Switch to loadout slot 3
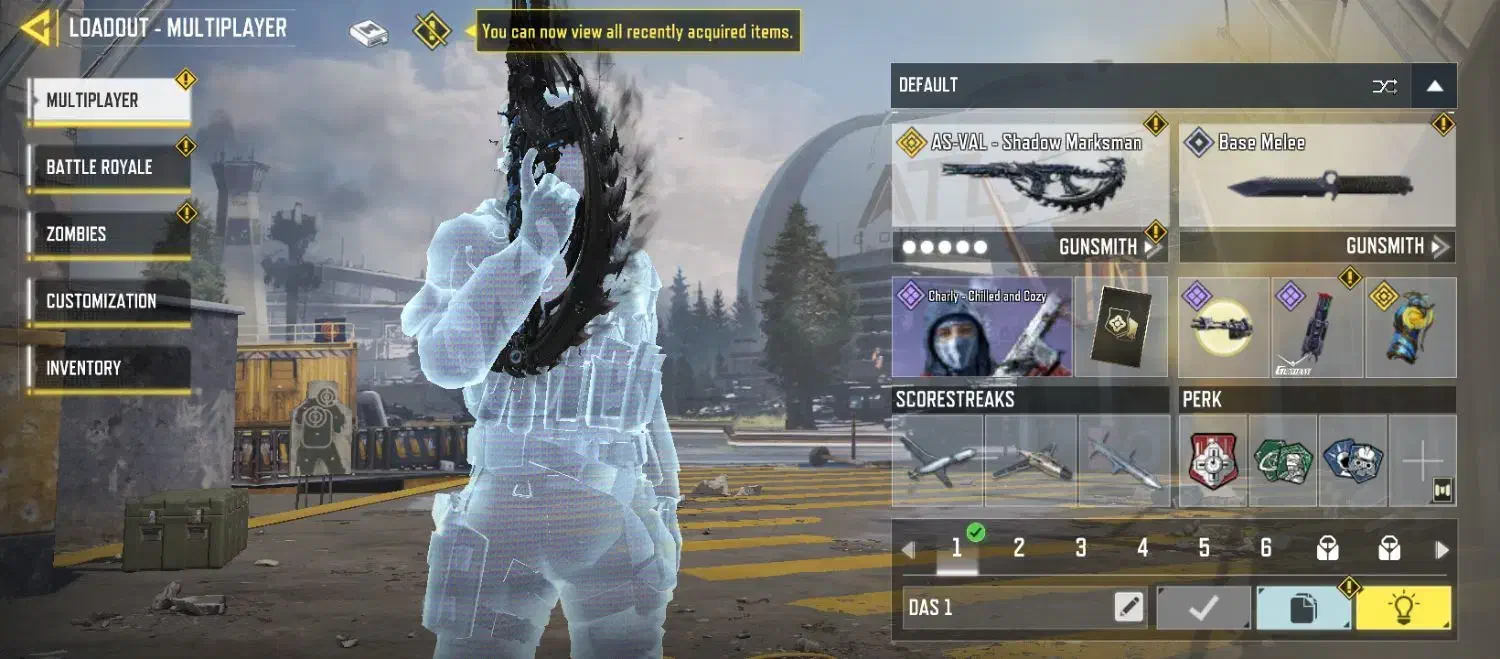 pos(1081,548)
